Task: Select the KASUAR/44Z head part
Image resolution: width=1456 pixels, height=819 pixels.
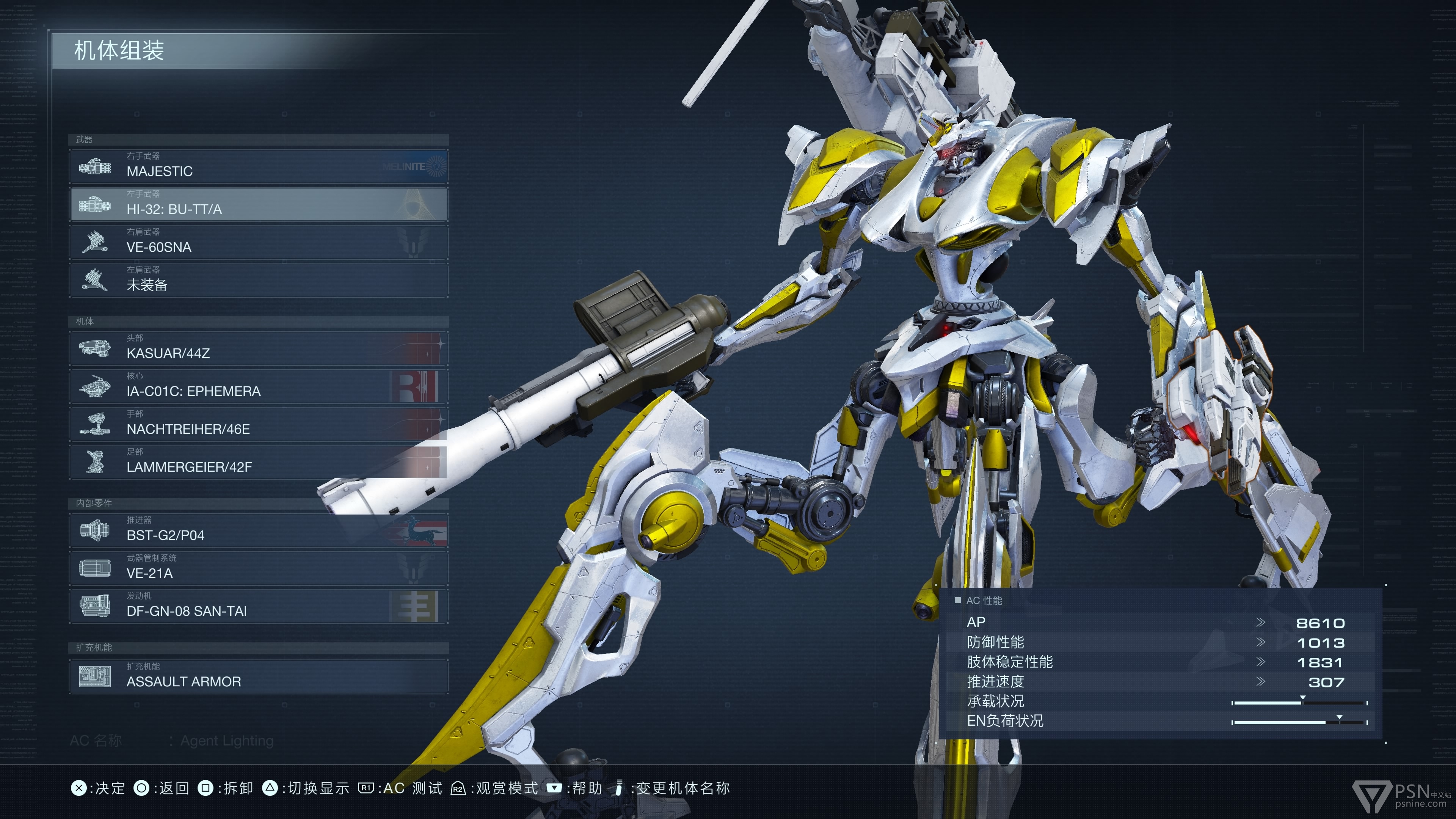Action: click(258, 348)
